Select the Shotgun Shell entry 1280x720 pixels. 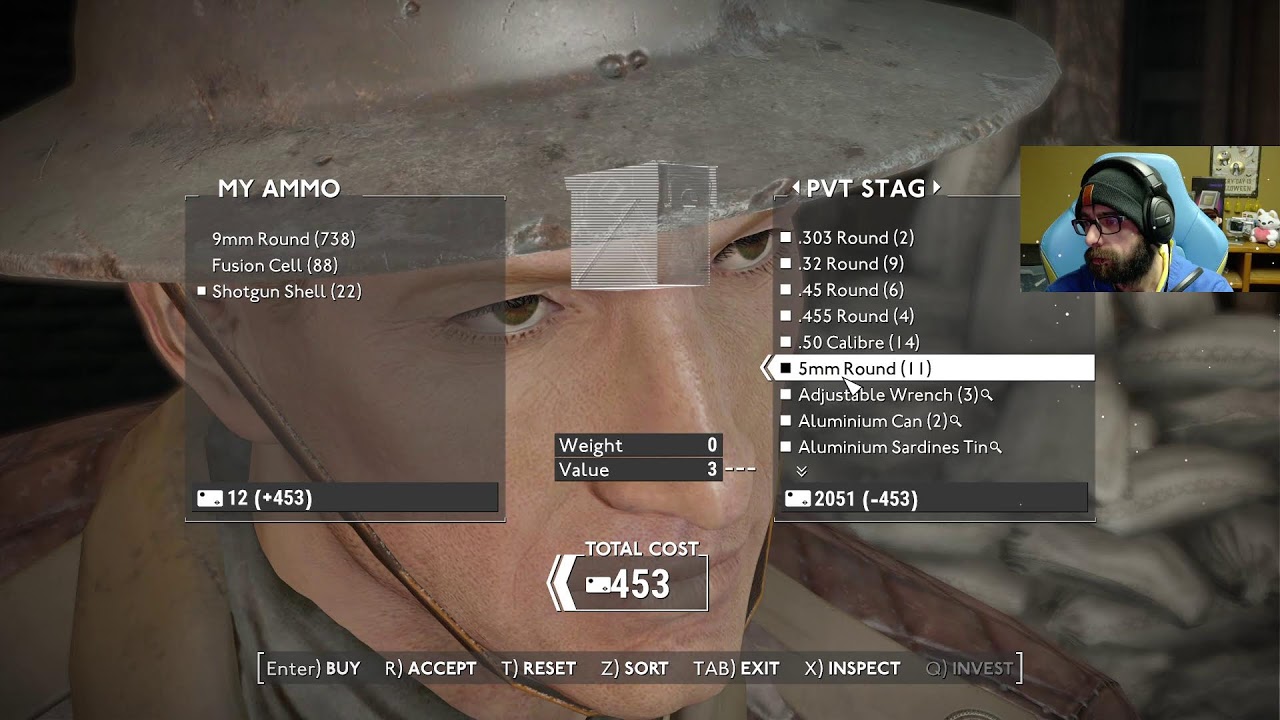286,291
